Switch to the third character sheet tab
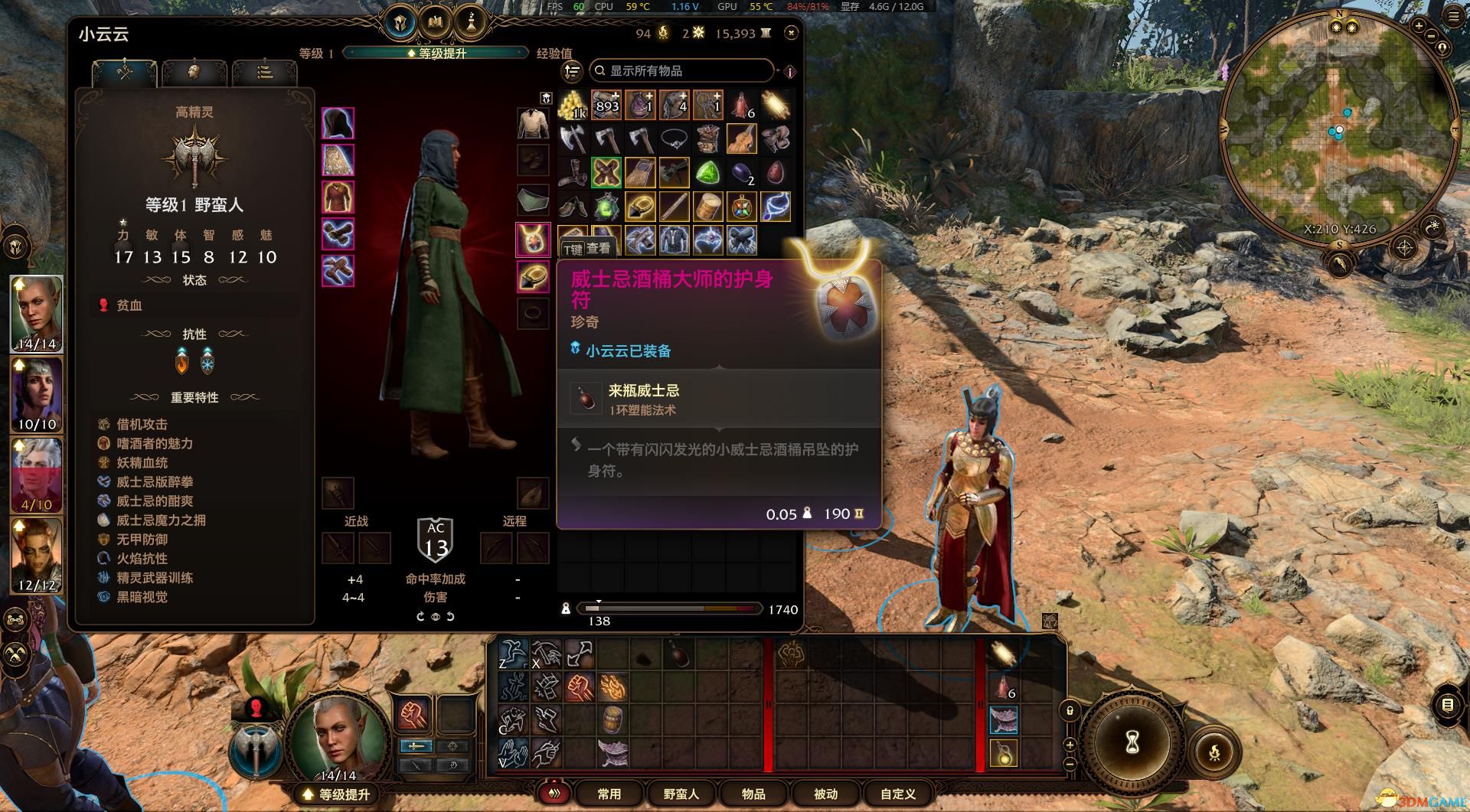The image size is (1470, 812). [x=264, y=72]
